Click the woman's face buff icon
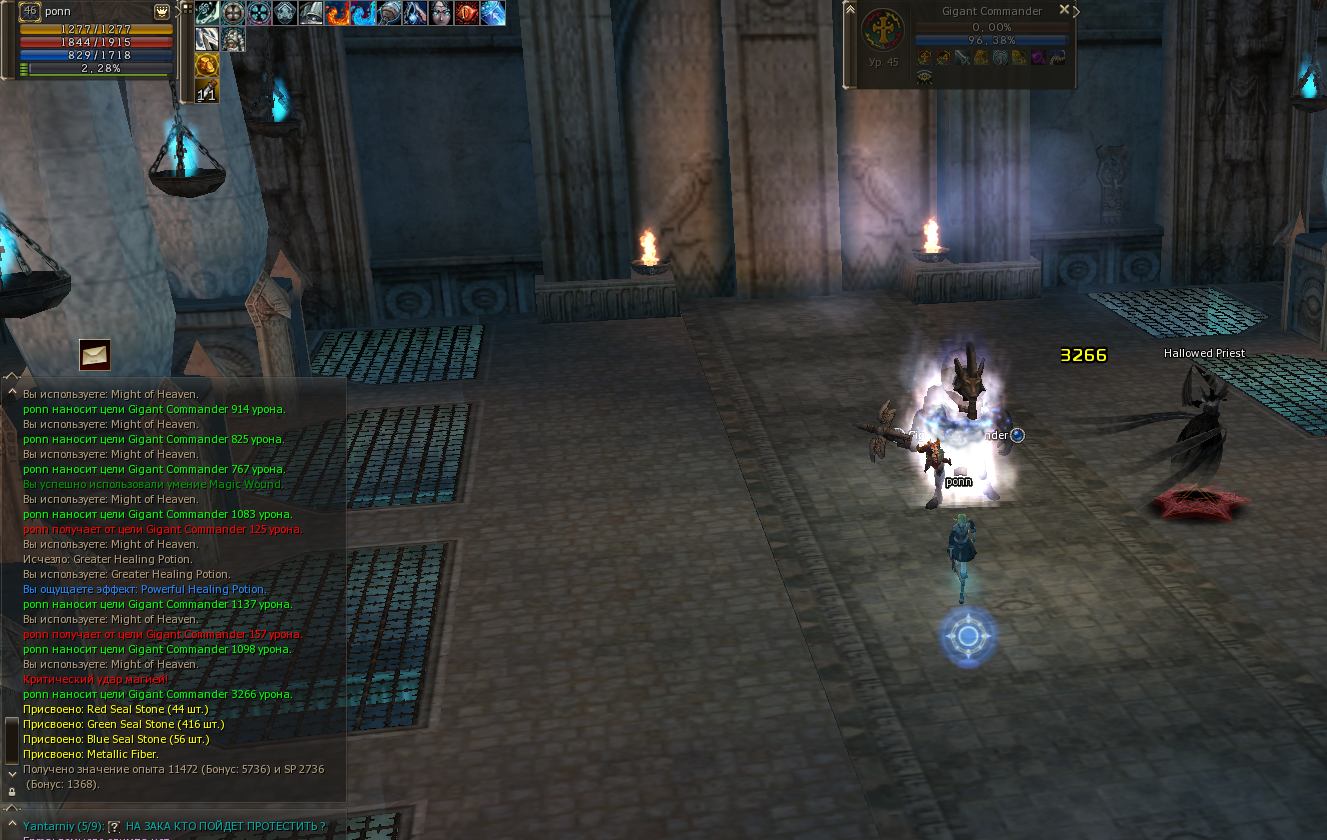This screenshot has height=840, width=1327. [441, 13]
